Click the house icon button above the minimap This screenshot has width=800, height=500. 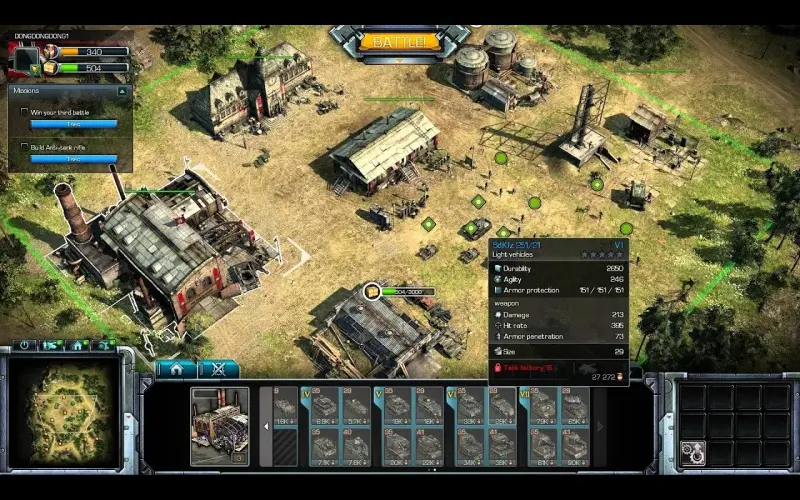click(x=76, y=345)
